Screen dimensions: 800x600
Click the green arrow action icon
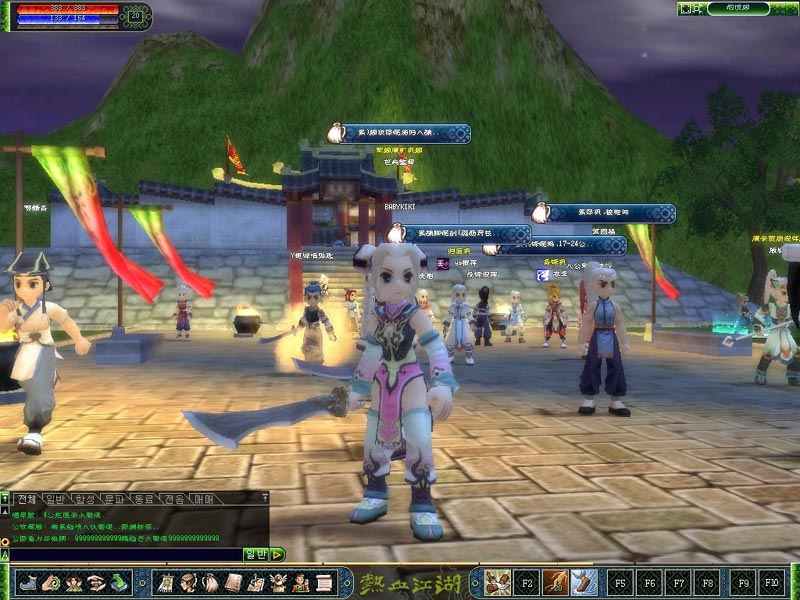[120, 581]
